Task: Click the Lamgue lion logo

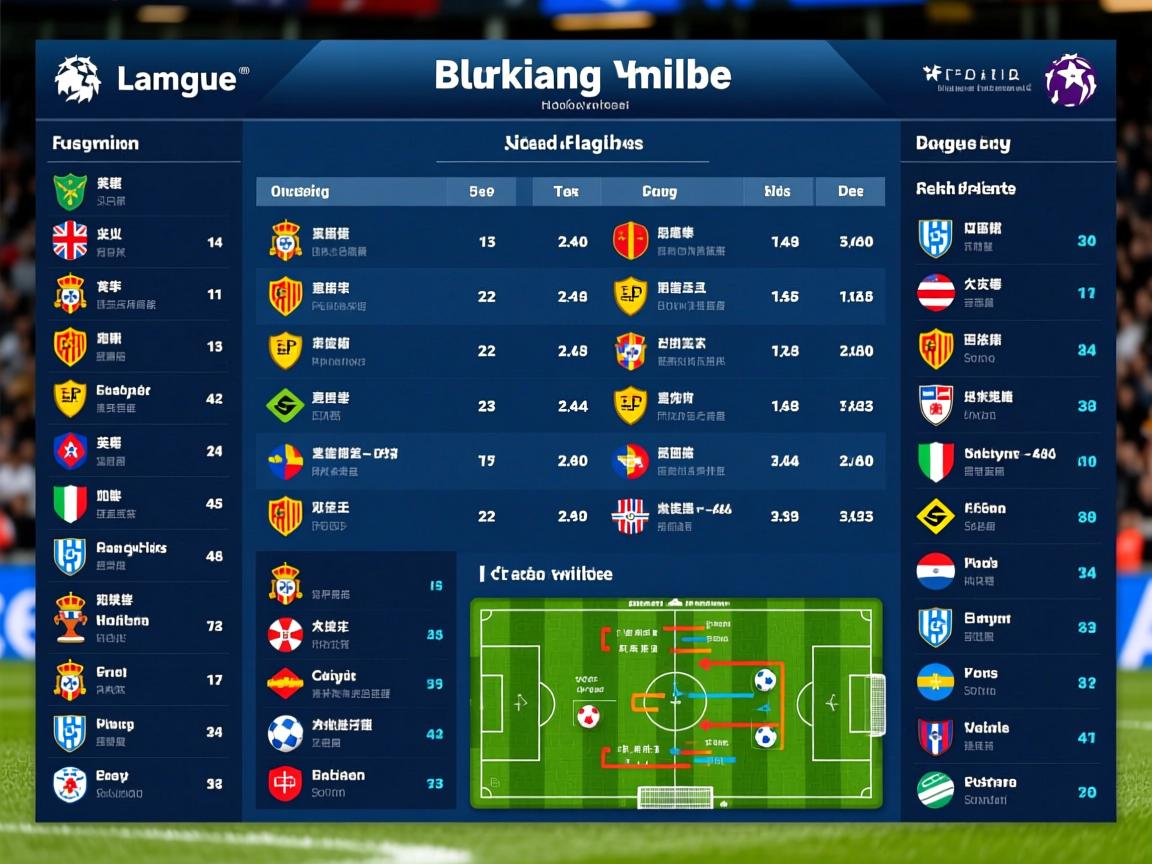Action: click(77, 79)
